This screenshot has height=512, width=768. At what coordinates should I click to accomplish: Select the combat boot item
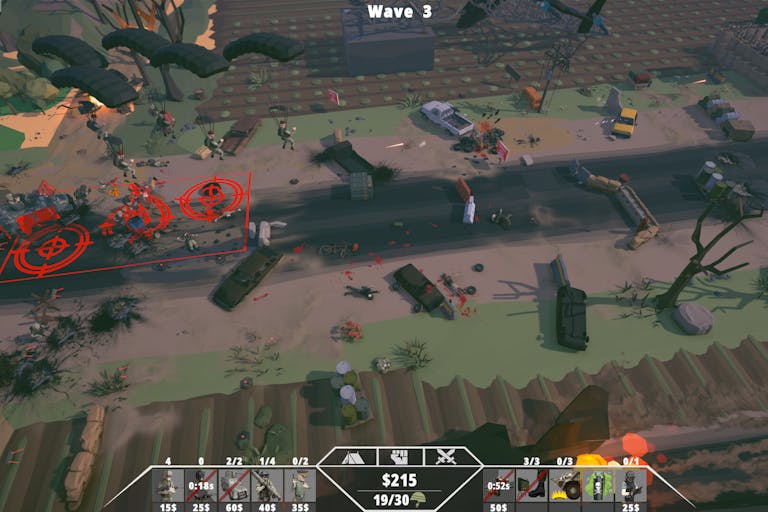[x=532, y=485]
